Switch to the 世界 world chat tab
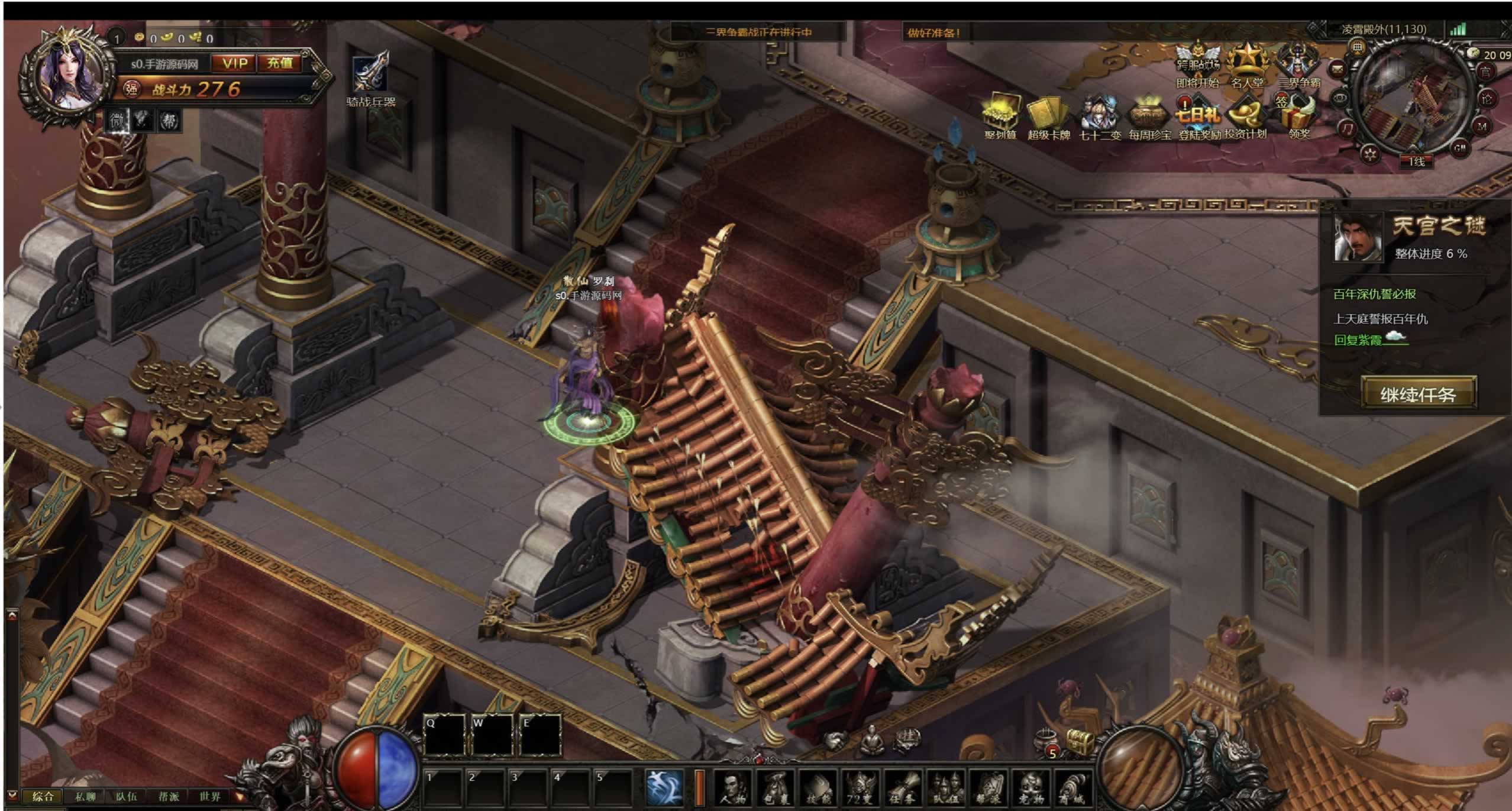Screen dimensions: 1512x811 coord(210,796)
